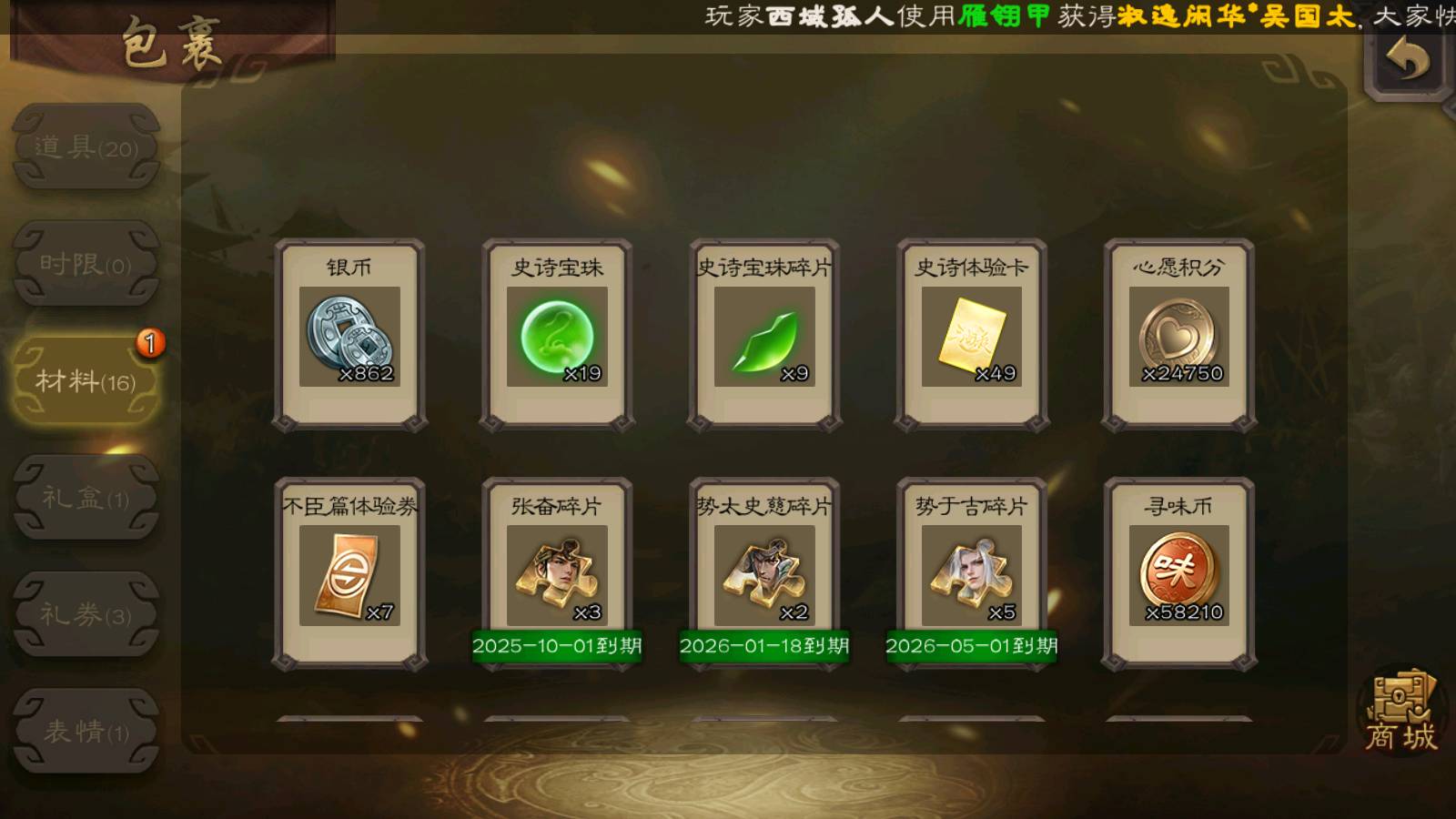Open the 商城 shop
This screenshot has height=819, width=1456.
(x=1400, y=713)
